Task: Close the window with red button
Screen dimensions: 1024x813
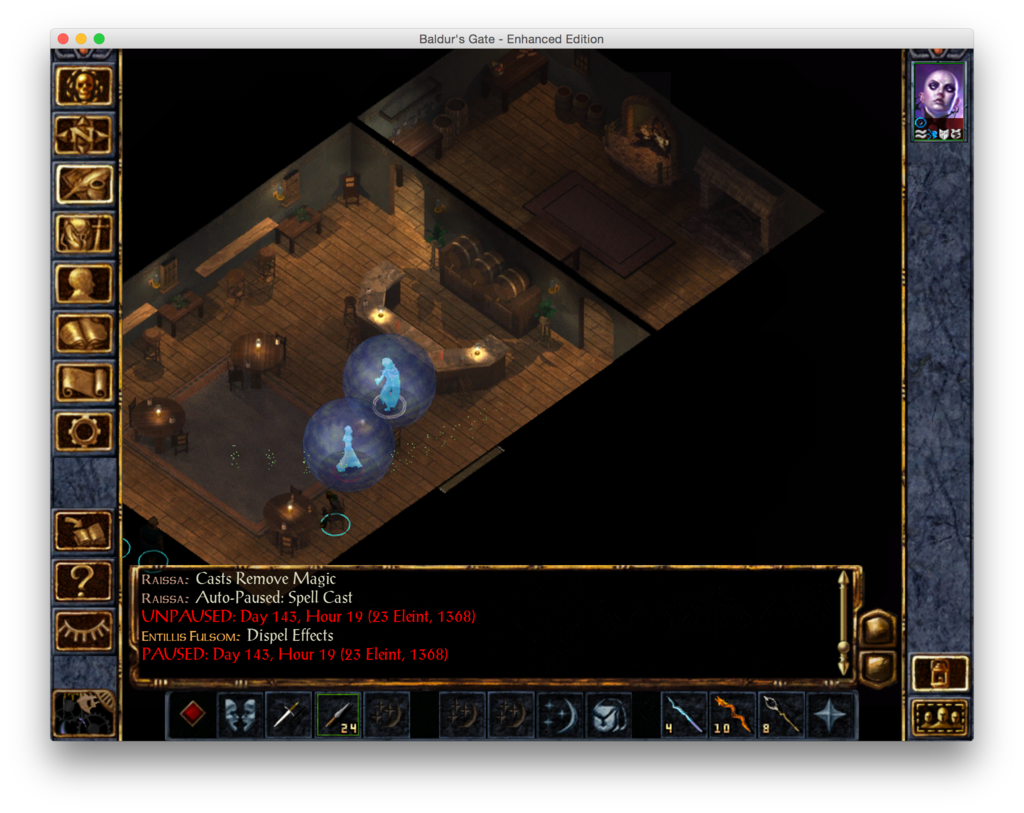Action: click(63, 39)
